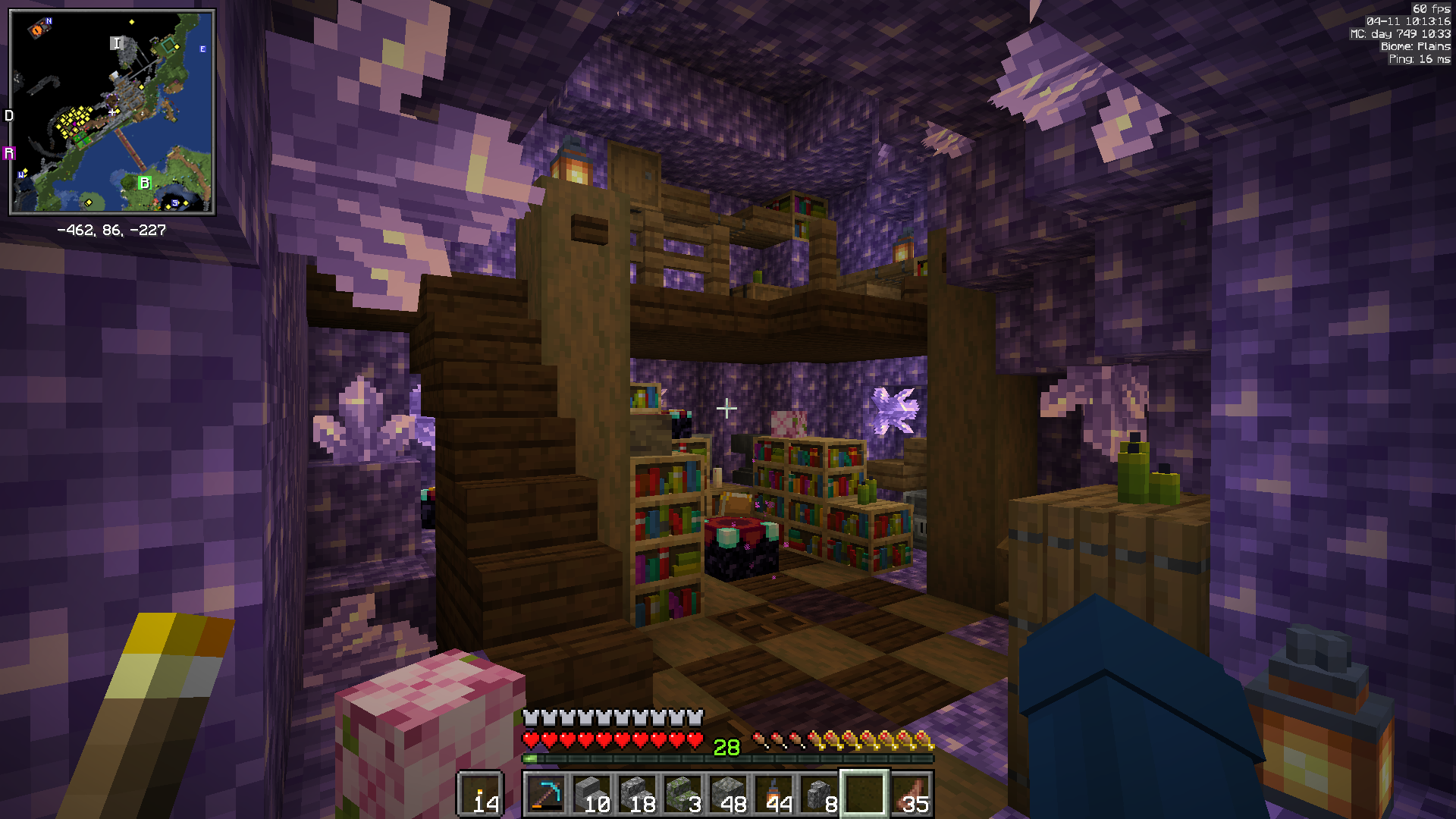The width and height of the screenshot is (1456, 819).
Task: Click waypoint I on the minimap
Action: [117, 42]
